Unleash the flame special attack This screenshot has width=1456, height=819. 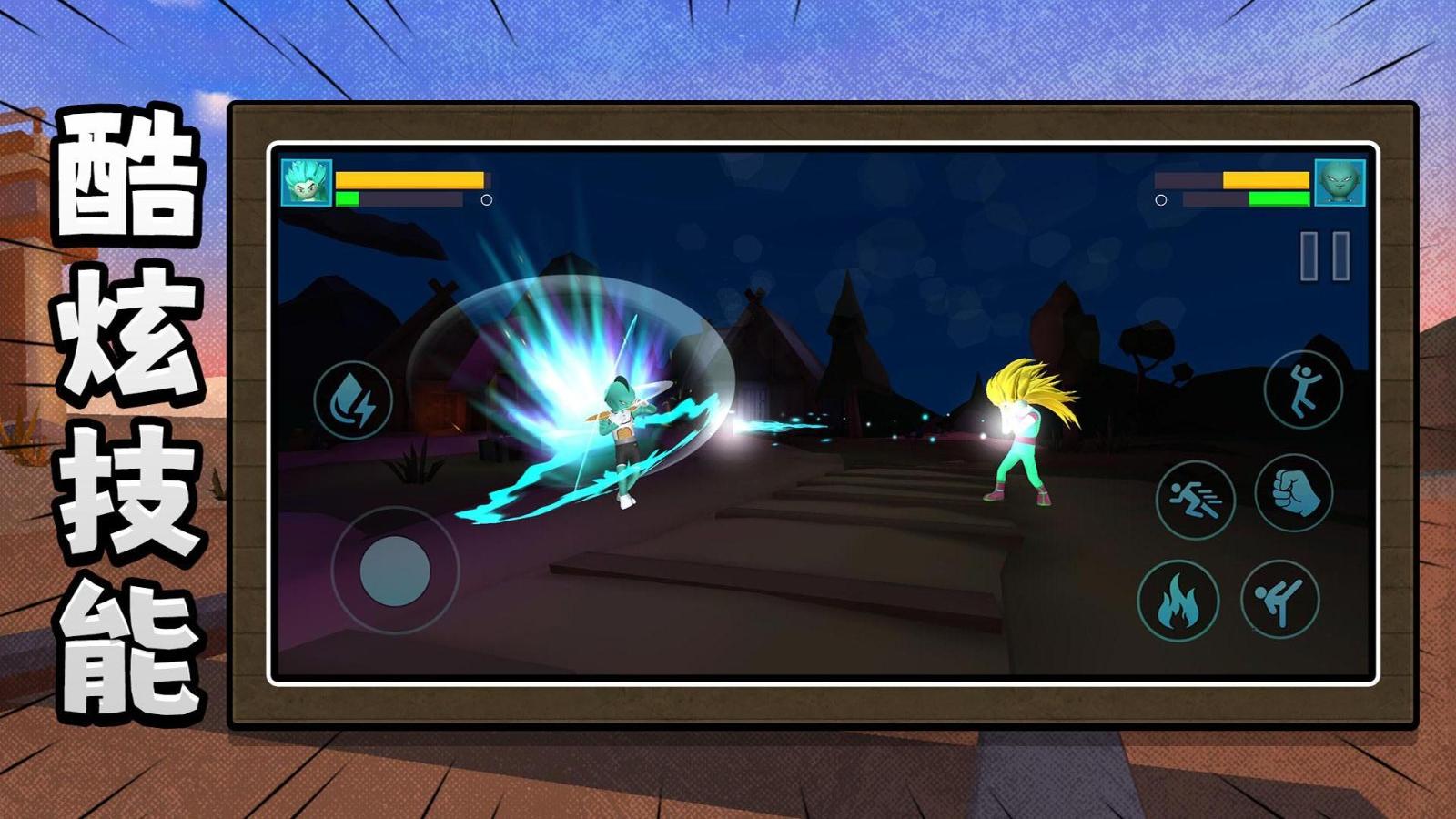[x=1178, y=601]
